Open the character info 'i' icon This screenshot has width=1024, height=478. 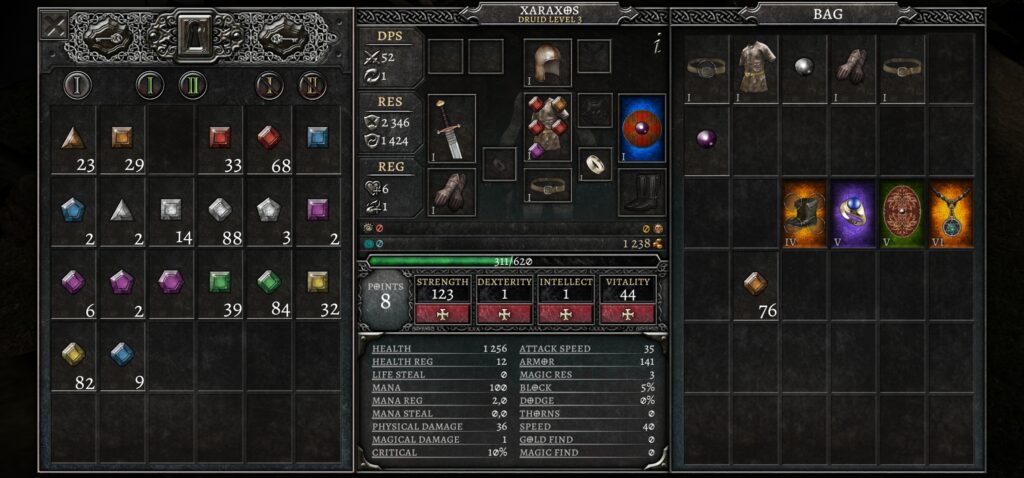pyautogui.click(x=657, y=45)
